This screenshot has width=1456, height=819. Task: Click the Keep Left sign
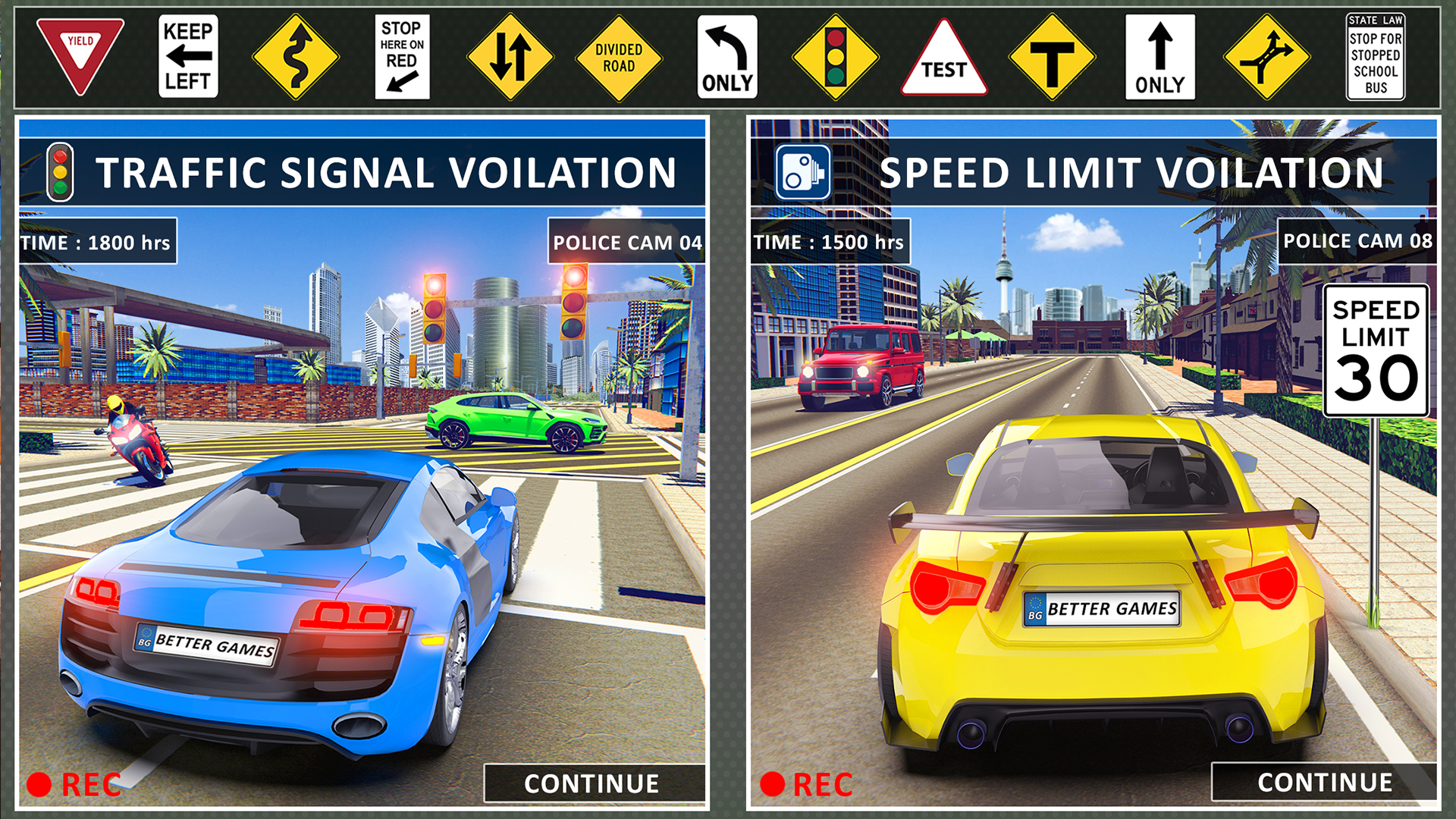188,53
